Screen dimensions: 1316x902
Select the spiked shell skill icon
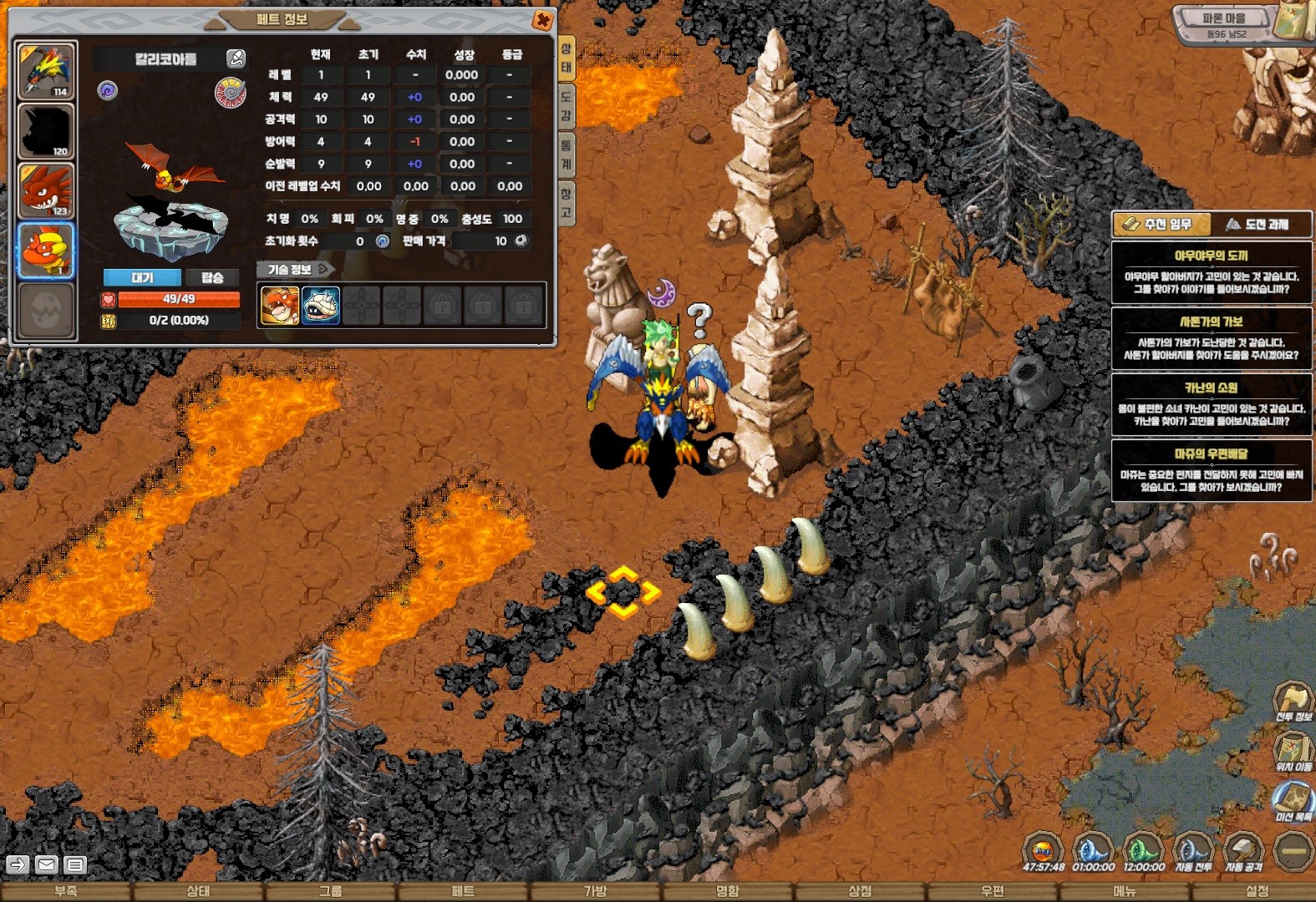click(x=321, y=306)
